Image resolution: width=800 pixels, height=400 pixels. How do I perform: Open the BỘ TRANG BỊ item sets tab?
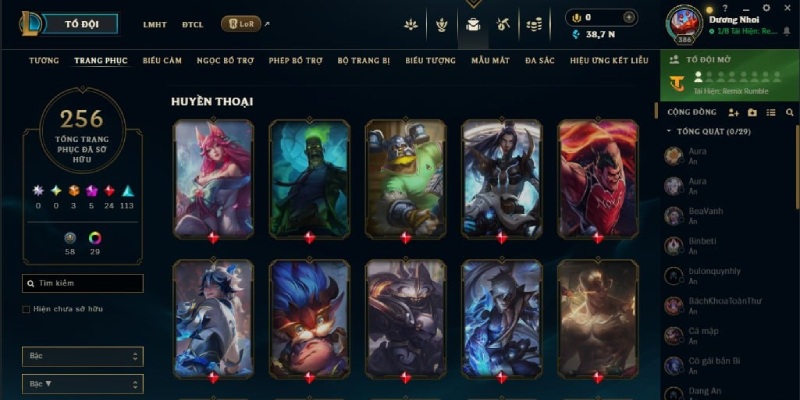365,61
